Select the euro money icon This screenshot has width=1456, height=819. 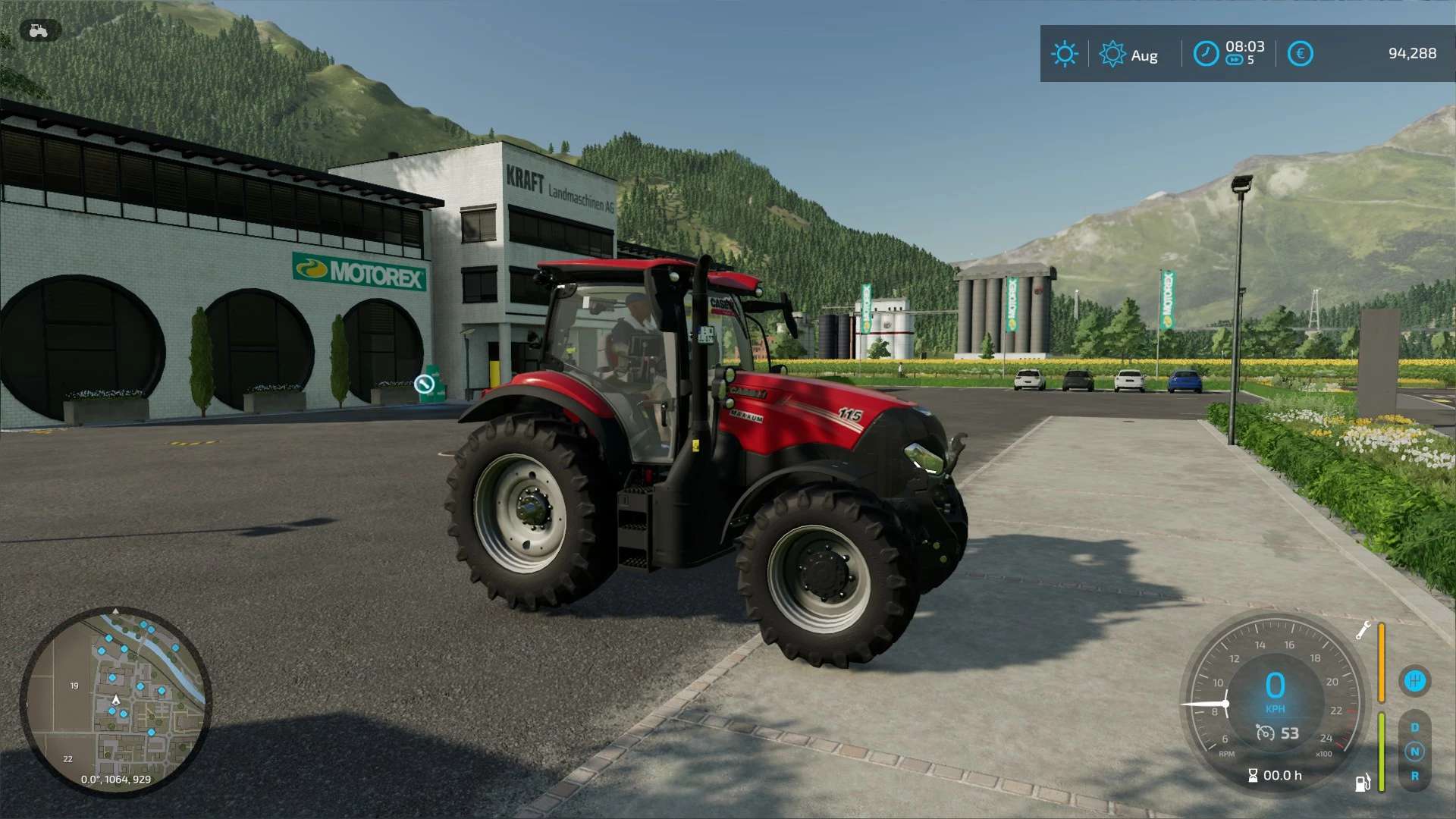(1300, 54)
